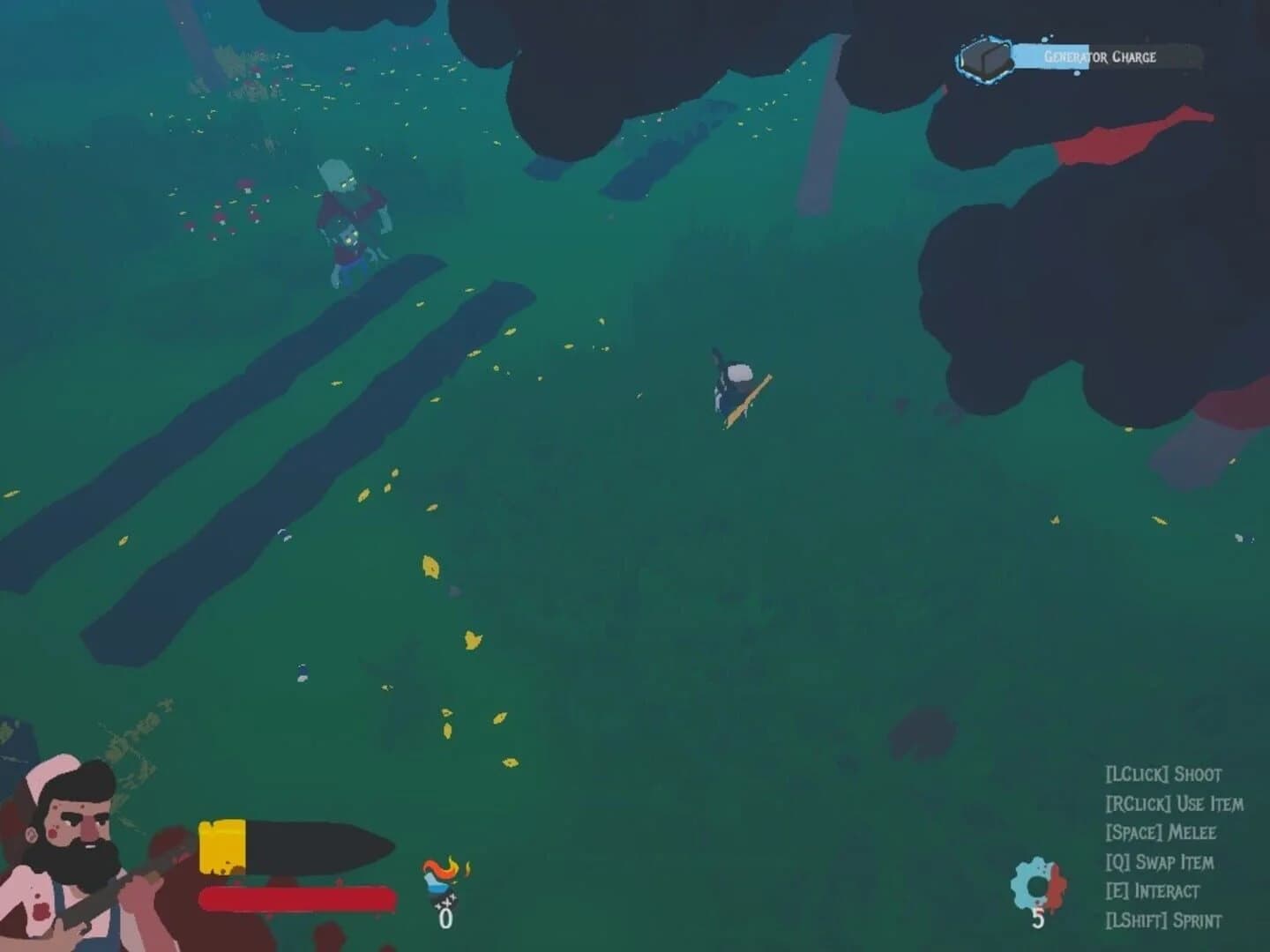This screenshot has height=952, width=1270.
Task: Click the [LShift] Sprint hint text
Action: (x=1164, y=921)
